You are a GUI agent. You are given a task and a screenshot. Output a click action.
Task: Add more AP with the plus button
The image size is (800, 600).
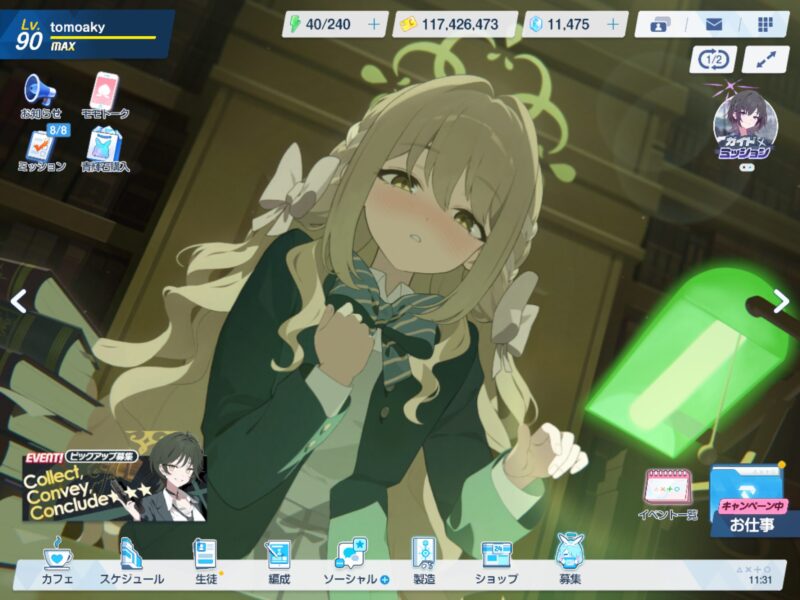pyautogui.click(x=374, y=24)
